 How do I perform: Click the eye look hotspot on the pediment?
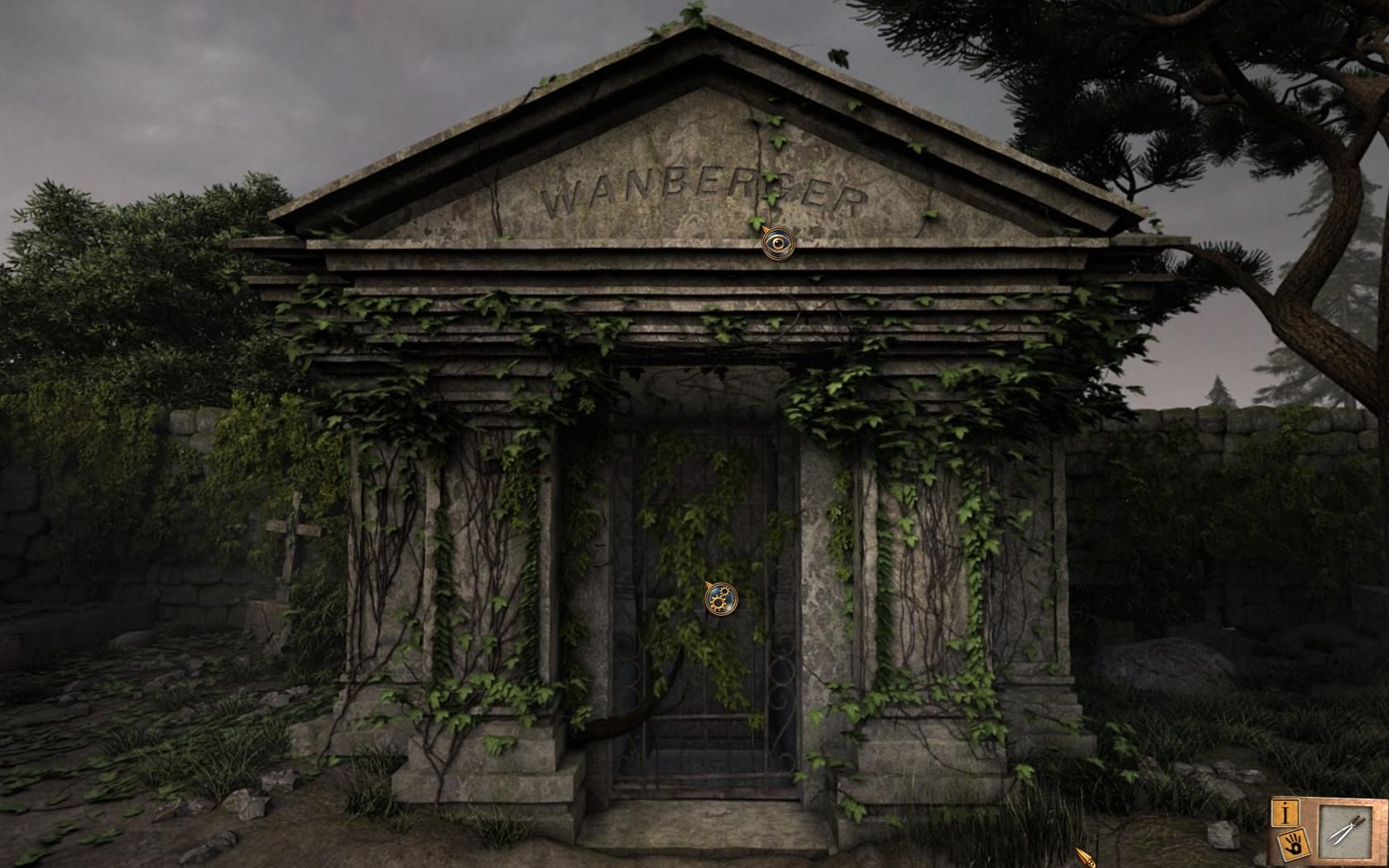tap(778, 242)
